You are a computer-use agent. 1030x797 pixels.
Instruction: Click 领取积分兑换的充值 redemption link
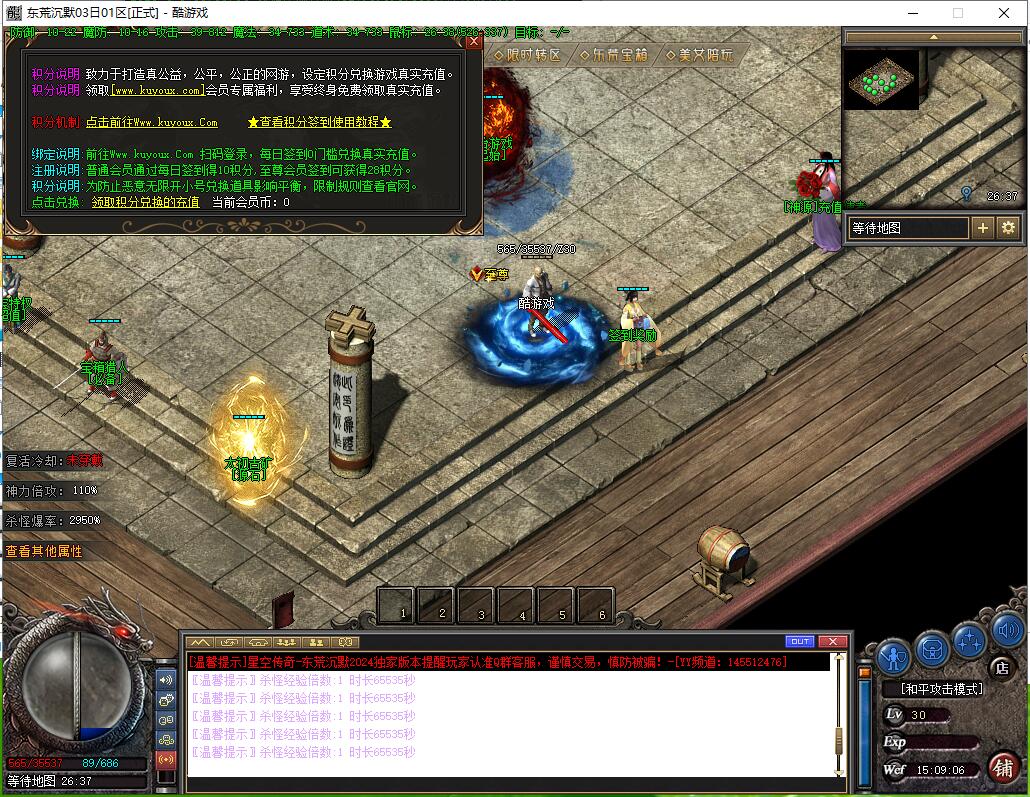(x=145, y=202)
